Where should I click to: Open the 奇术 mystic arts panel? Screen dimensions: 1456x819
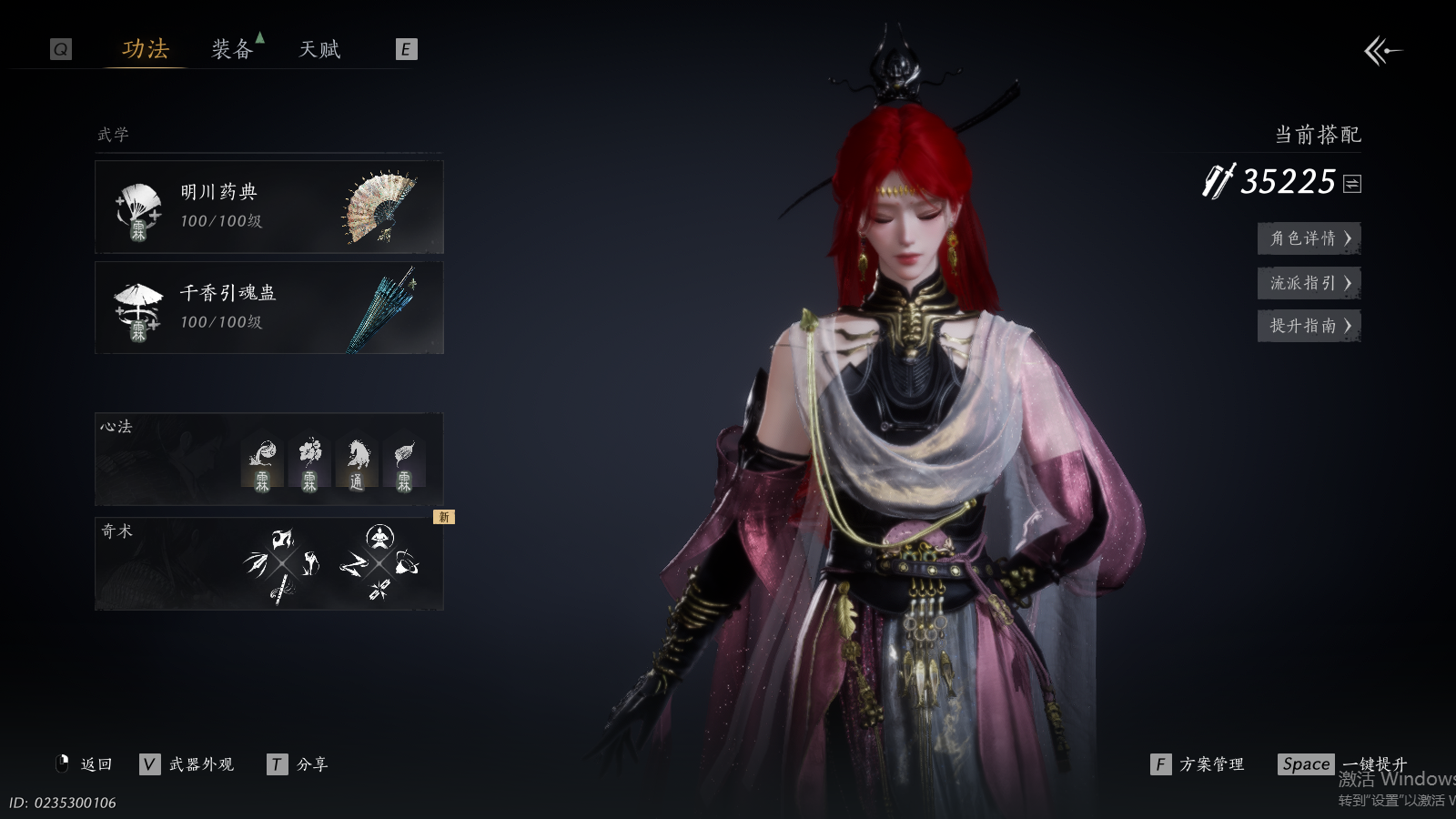coord(268,564)
